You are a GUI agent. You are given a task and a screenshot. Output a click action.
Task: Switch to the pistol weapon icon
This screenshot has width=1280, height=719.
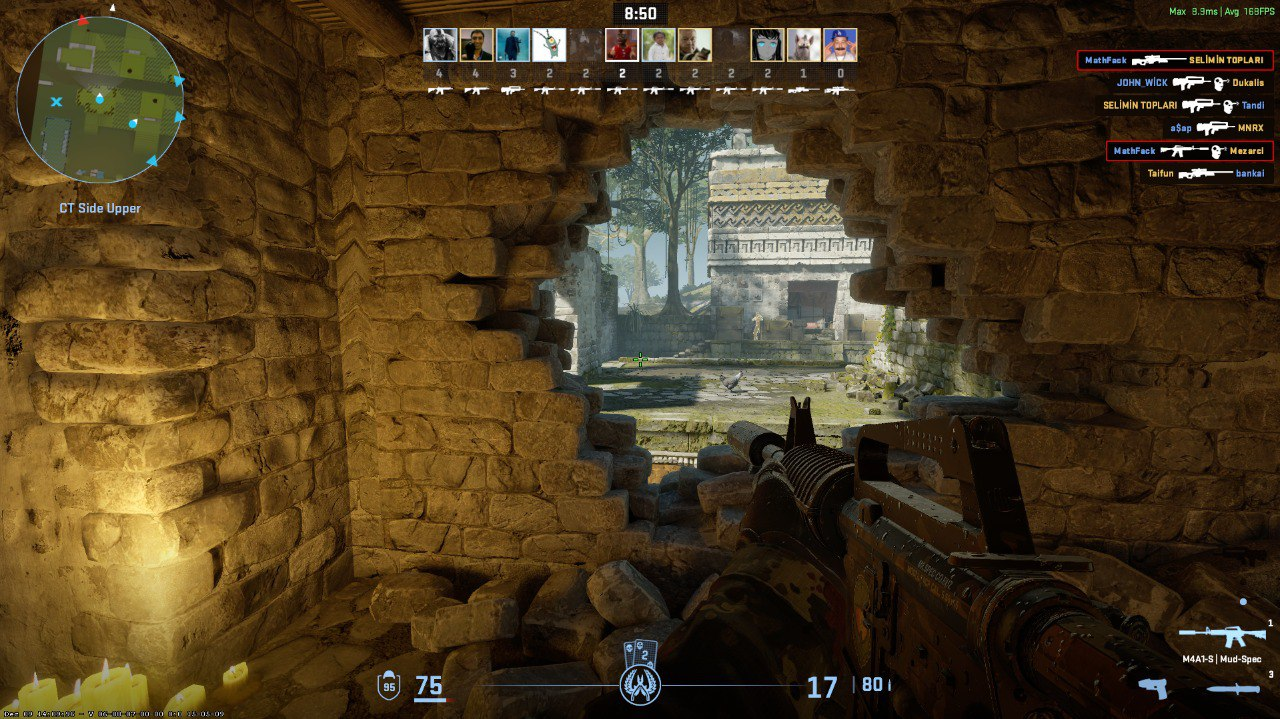(1154, 687)
